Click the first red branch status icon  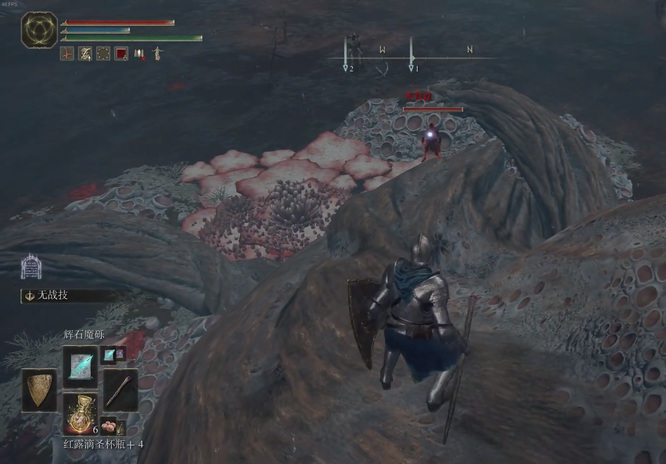[67, 54]
